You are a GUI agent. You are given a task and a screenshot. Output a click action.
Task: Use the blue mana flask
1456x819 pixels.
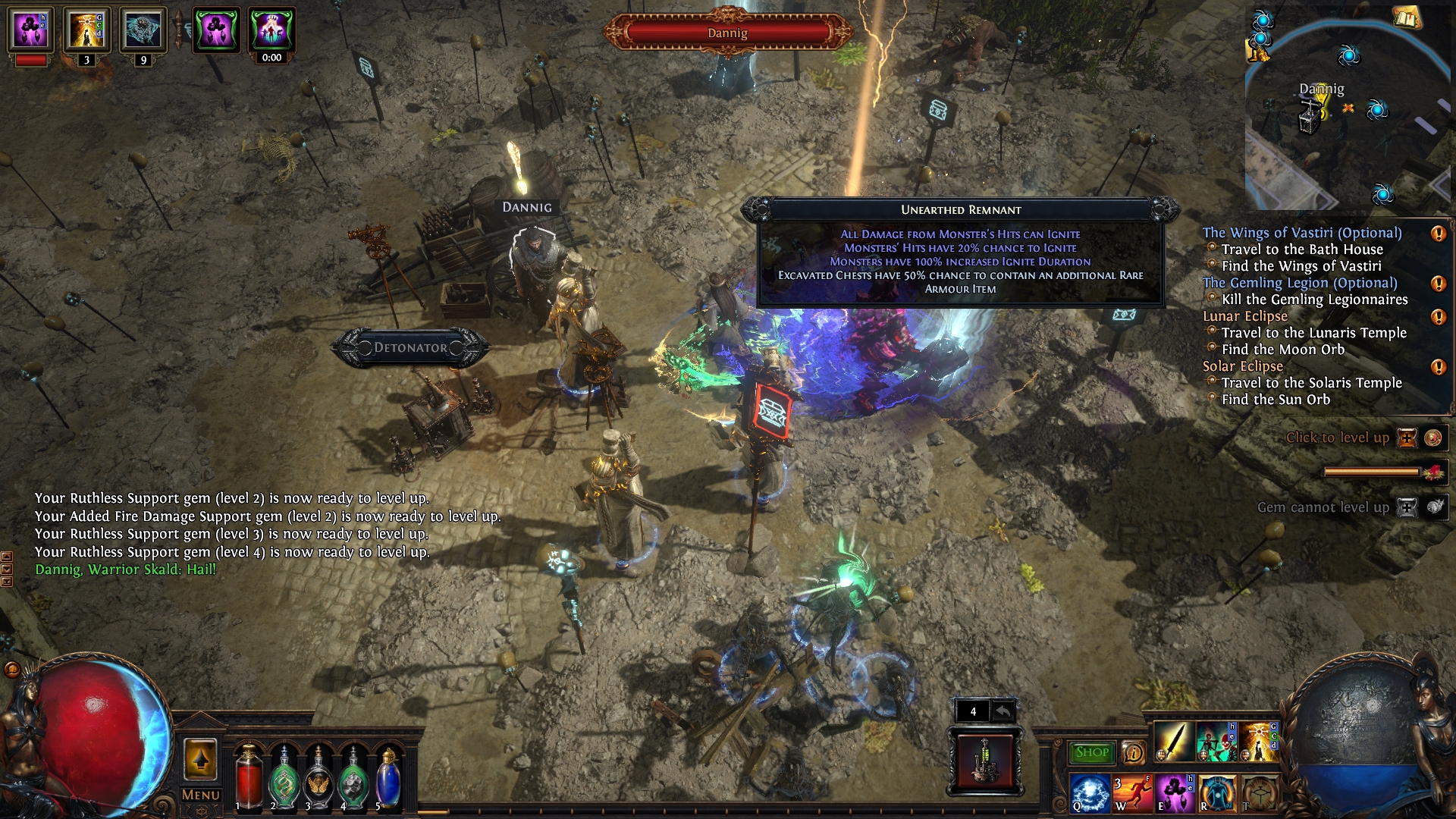point(388,779)
